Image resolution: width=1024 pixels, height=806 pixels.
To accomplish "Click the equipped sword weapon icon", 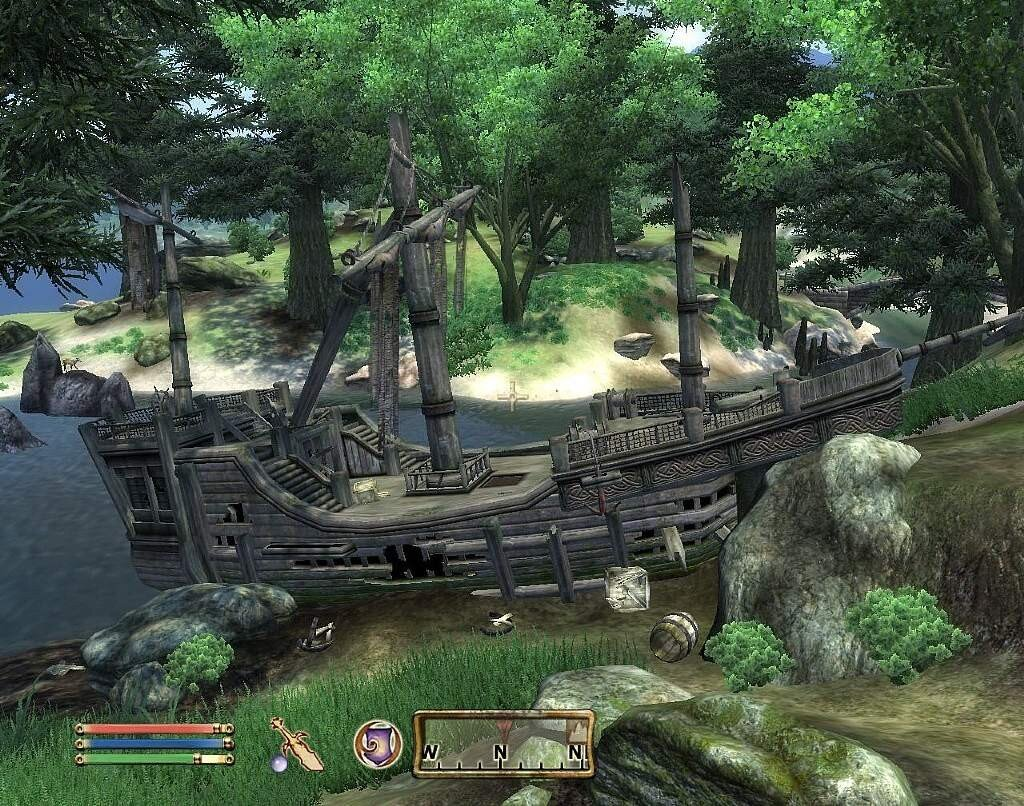I will tap(295, 744).
